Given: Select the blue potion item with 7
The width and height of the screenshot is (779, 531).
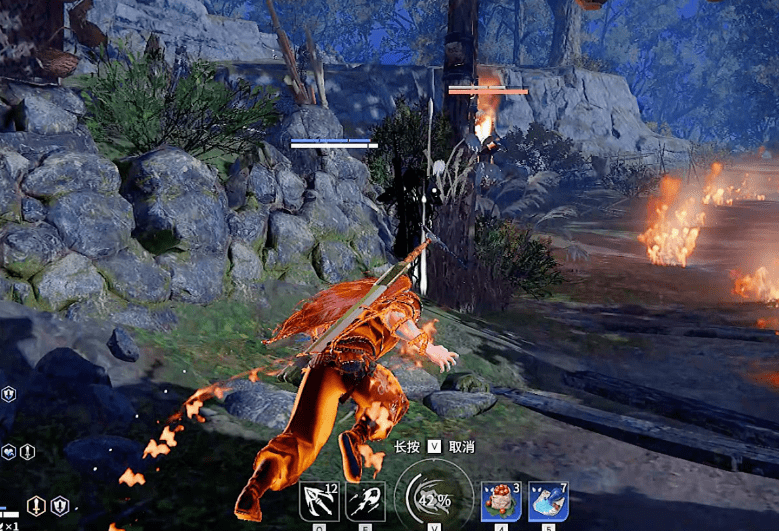Looking at the screenshot, I should (x=548, y=500).
